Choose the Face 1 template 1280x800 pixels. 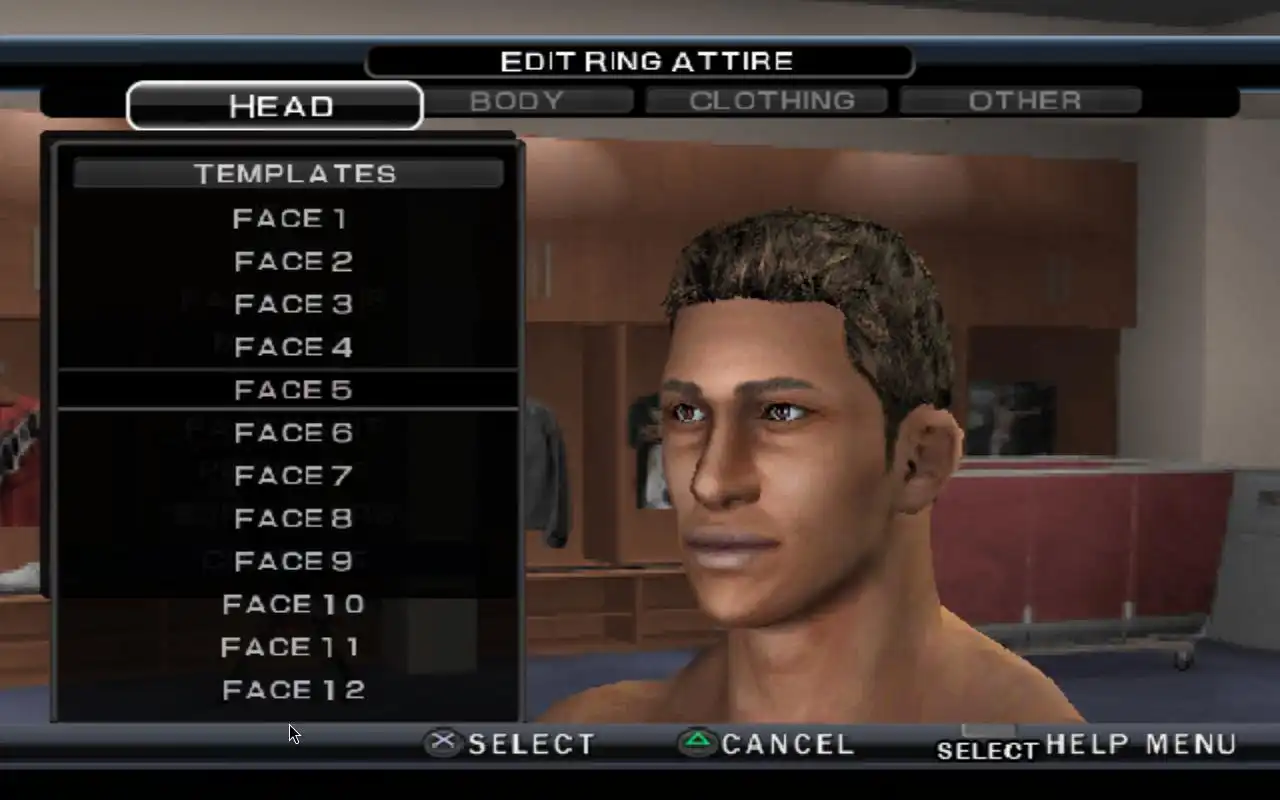point(291,218)
